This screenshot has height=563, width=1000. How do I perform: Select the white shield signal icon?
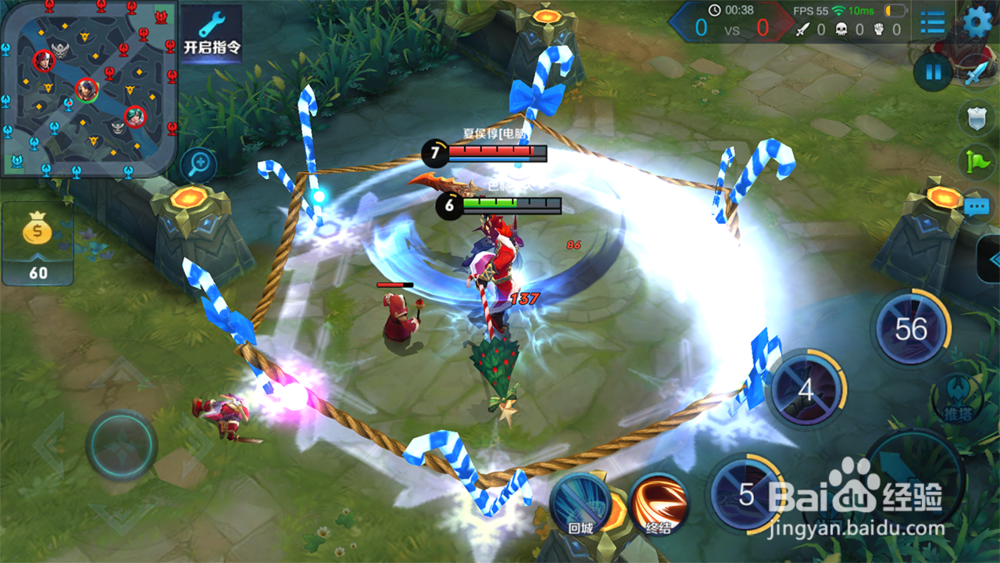click(977, 118)
